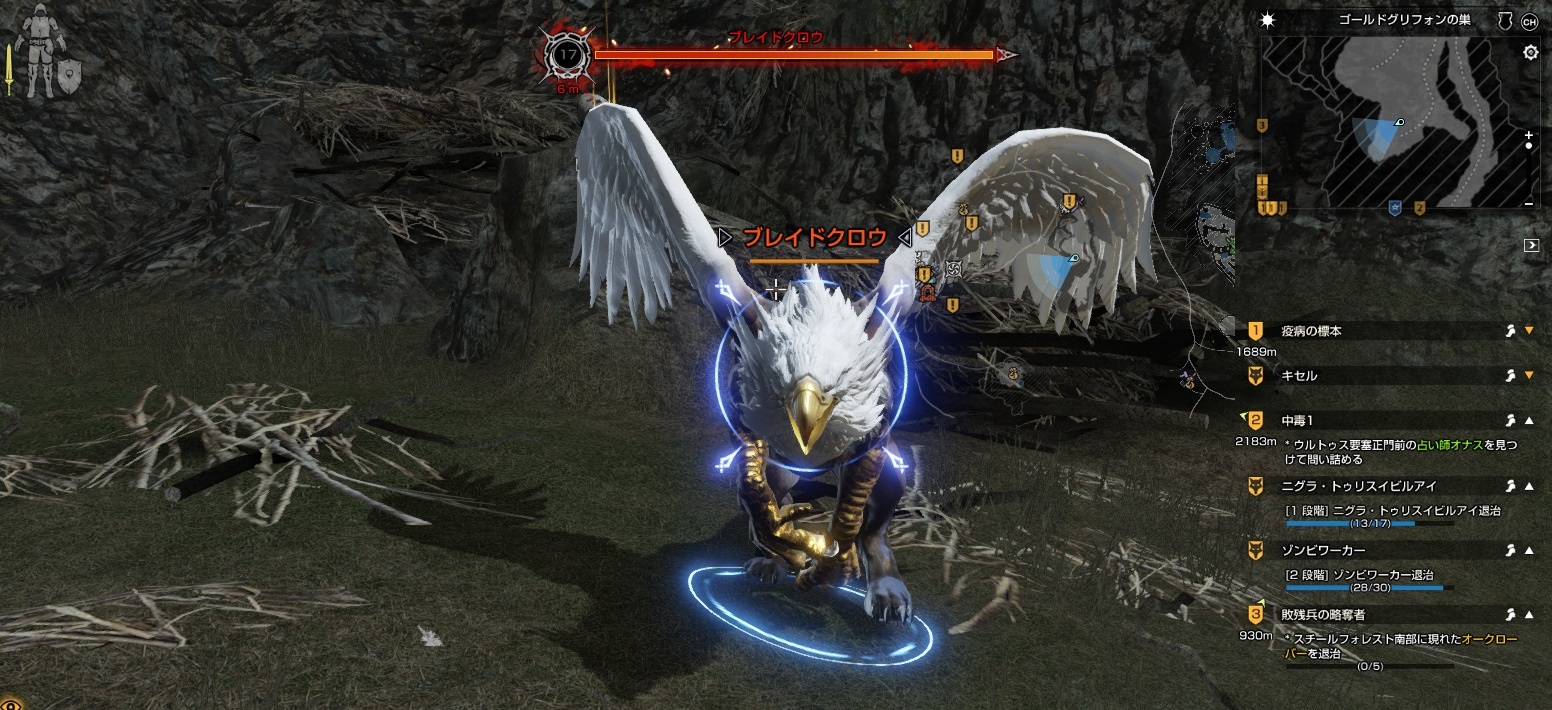
Task: Select the ブレイドクロウ target level 17 emblem
Action: point(567,56)
